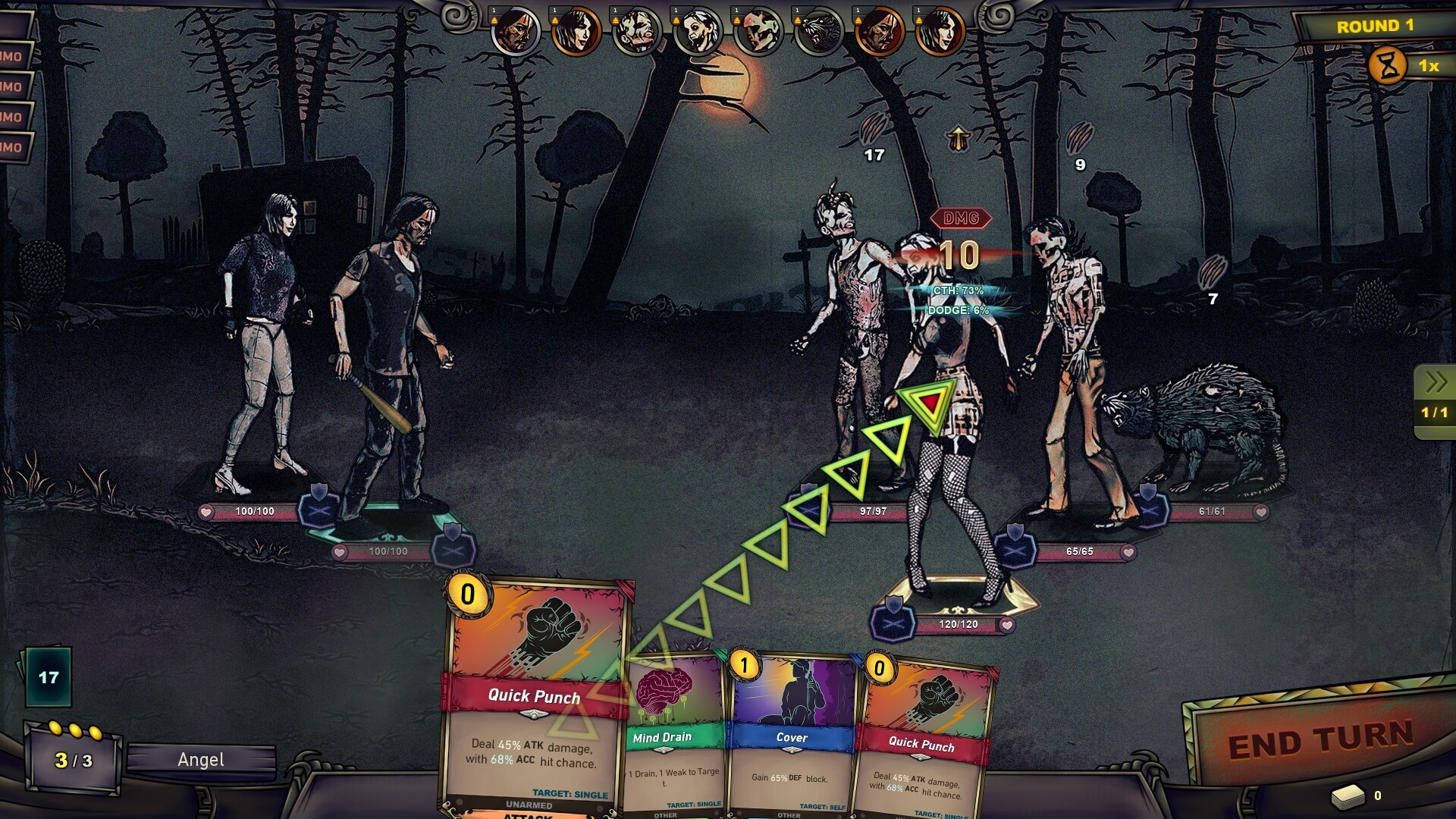1456x819 pixels.
Task: Toggle the alert marker on the last portrait
Action: (918, 20)
